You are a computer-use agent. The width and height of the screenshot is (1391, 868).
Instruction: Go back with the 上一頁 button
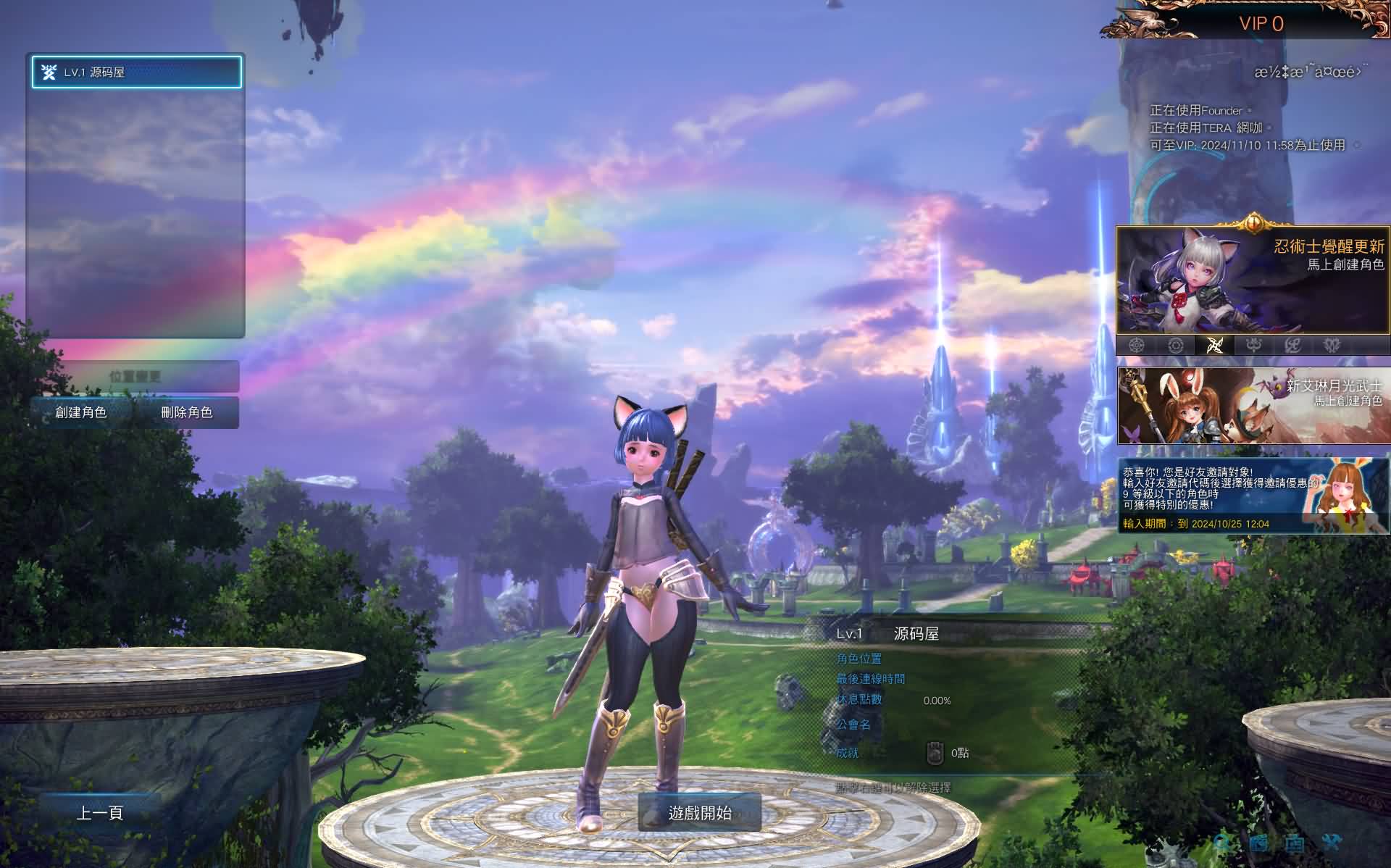100,813
